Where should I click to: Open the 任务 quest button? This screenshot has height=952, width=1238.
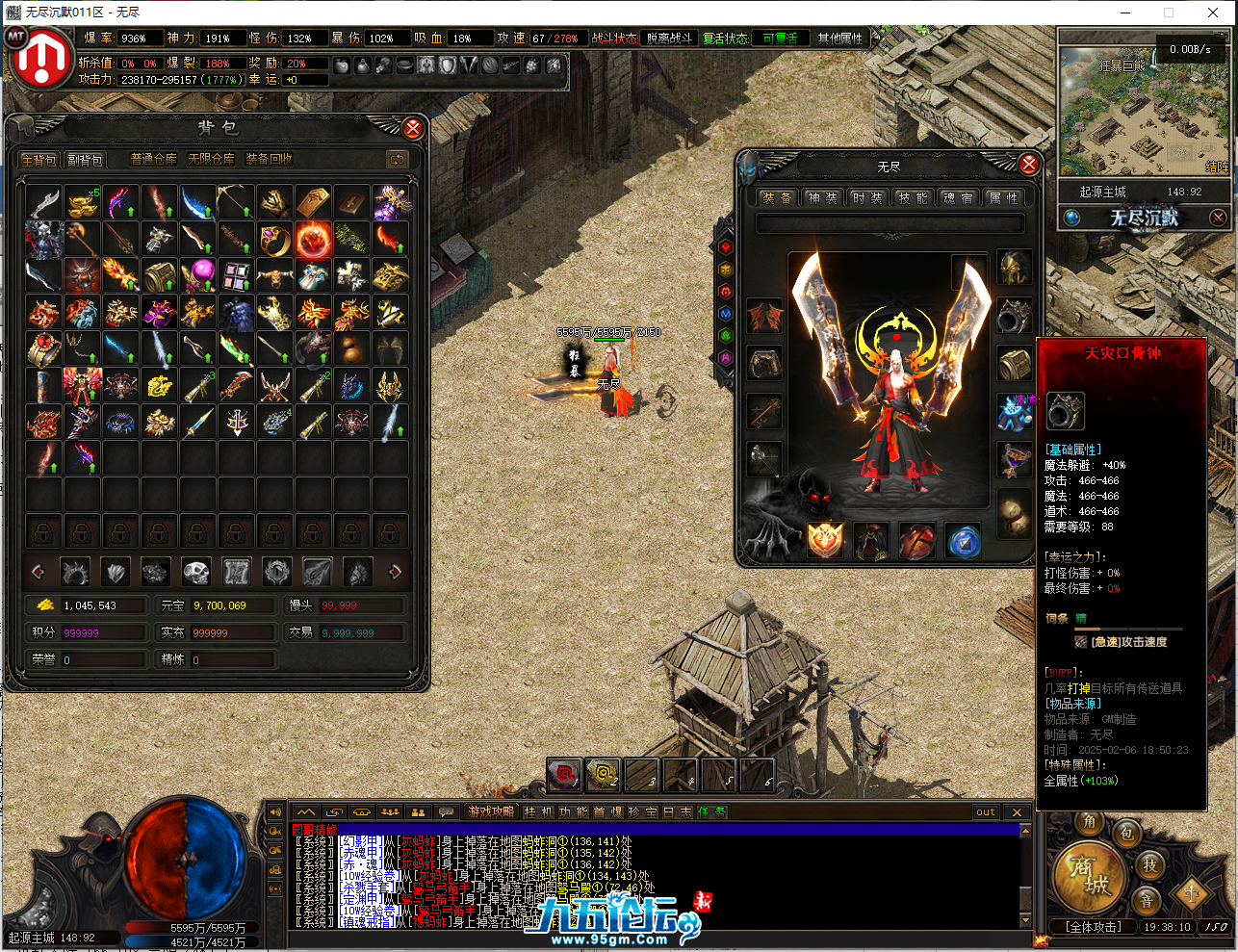point(712,811)
